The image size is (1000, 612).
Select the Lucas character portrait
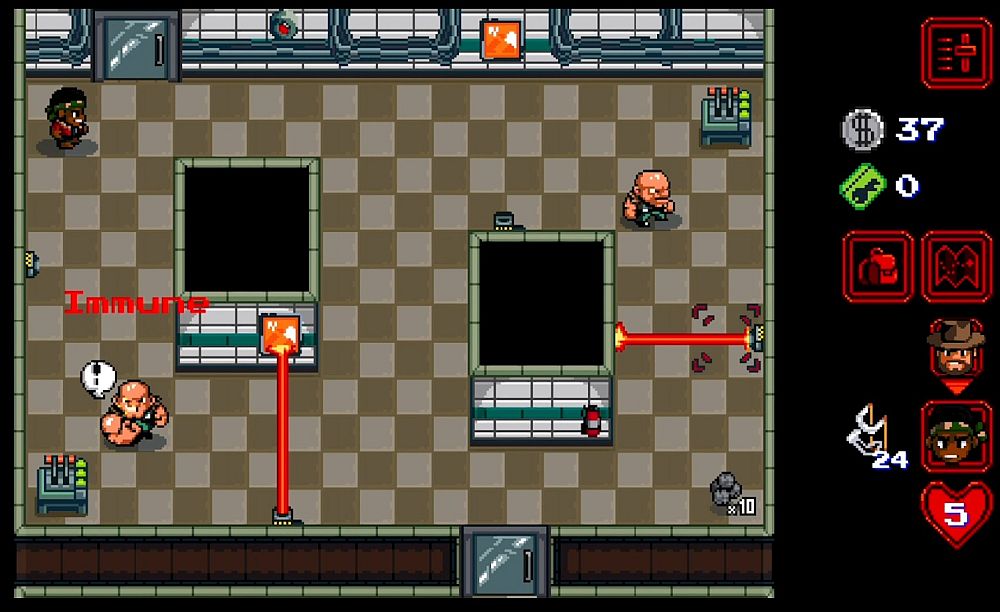point(956,435)
